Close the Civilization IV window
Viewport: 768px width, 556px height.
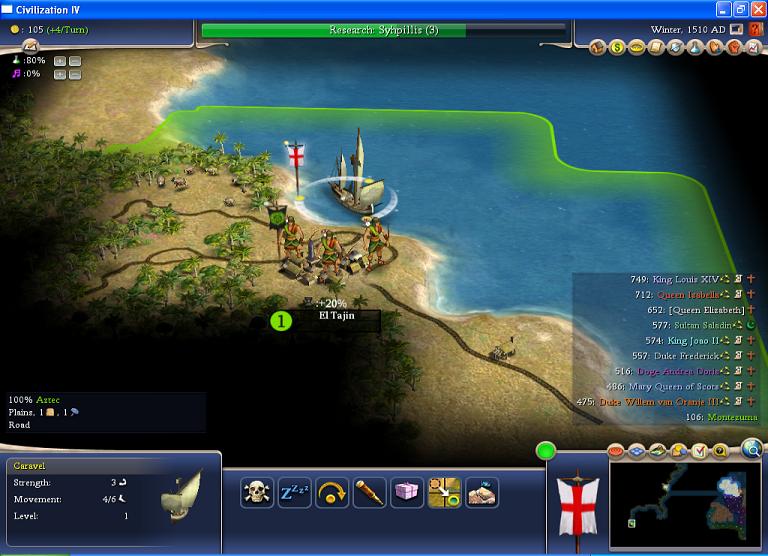[756, 9]
